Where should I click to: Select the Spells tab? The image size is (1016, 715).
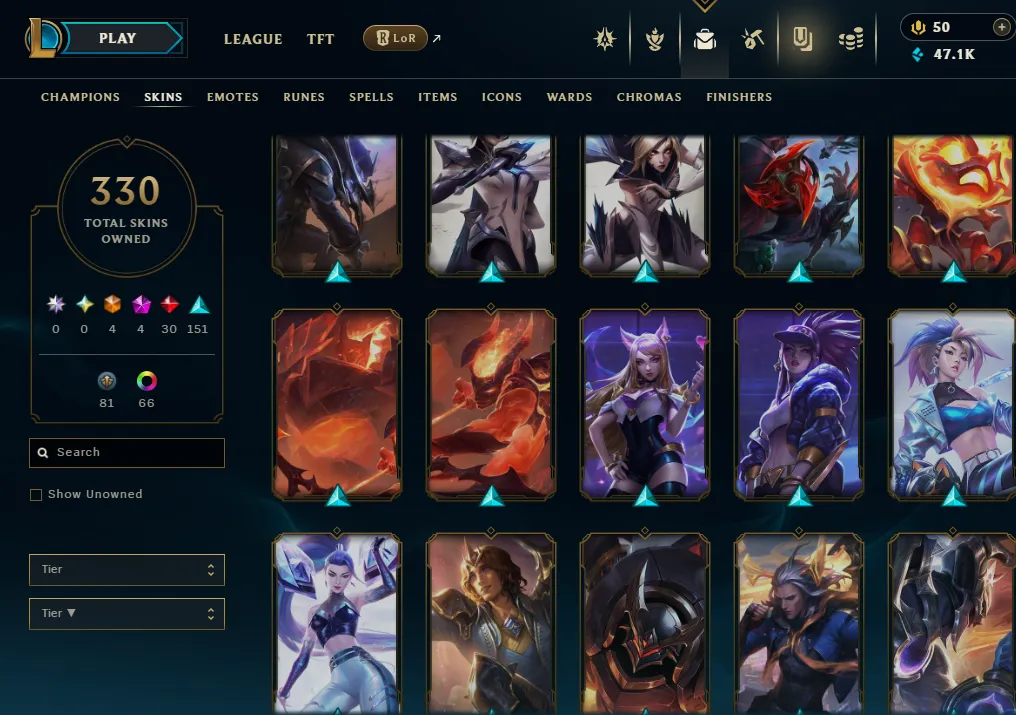371,97
